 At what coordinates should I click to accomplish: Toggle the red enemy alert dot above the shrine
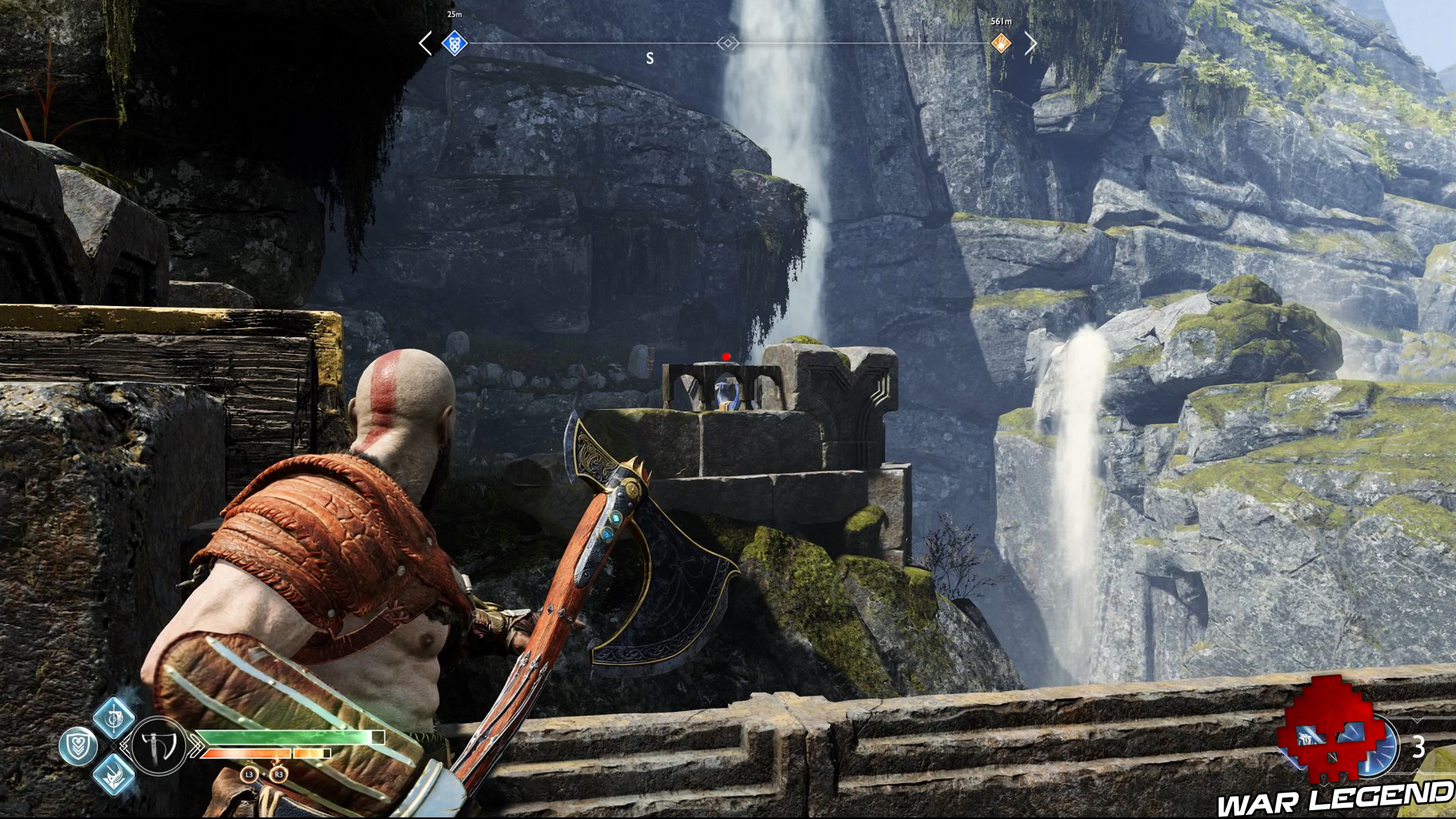pyautogui.click(x=726, y=356)
